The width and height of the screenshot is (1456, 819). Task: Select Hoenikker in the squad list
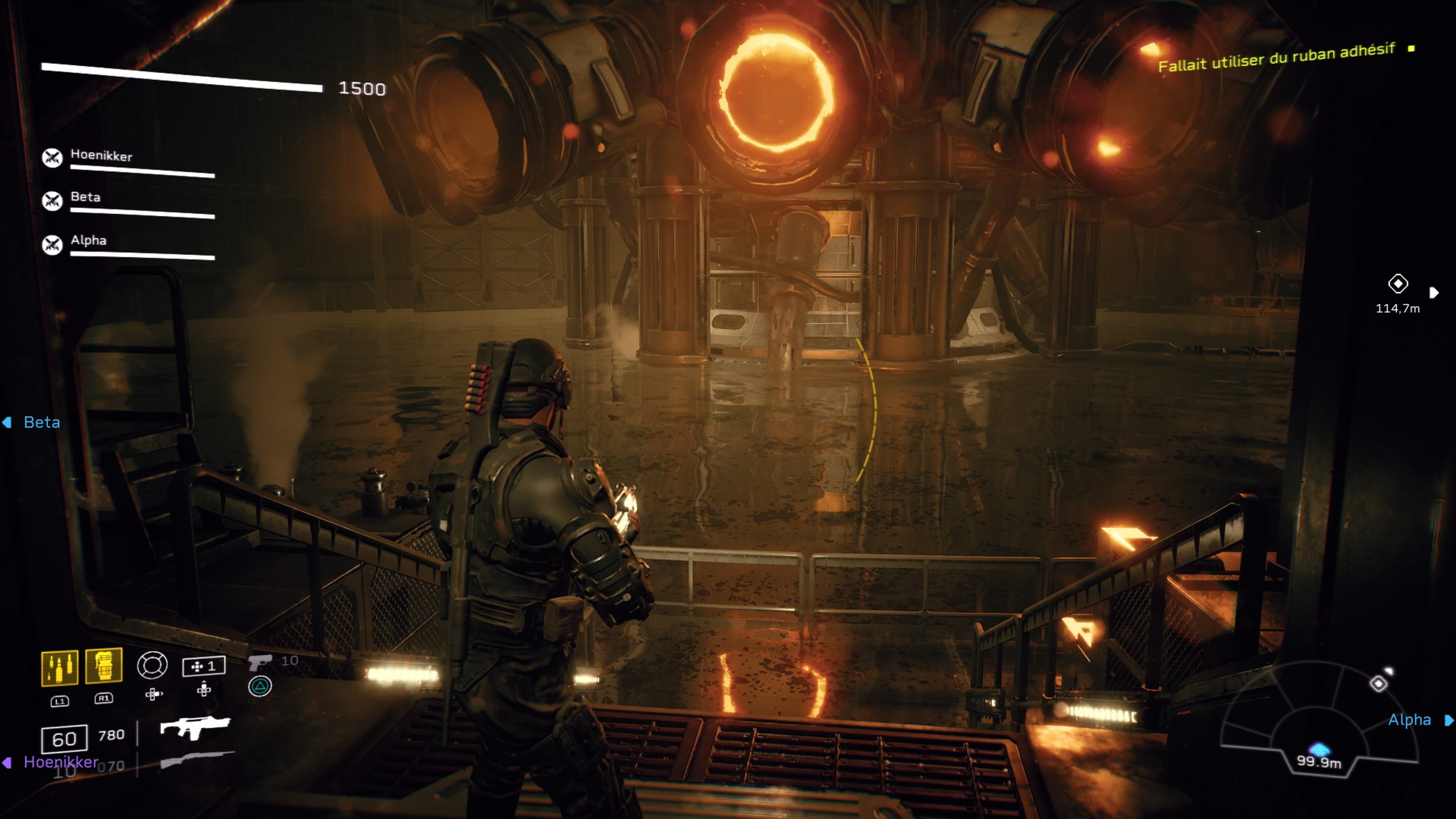click(x=101, y=156)
